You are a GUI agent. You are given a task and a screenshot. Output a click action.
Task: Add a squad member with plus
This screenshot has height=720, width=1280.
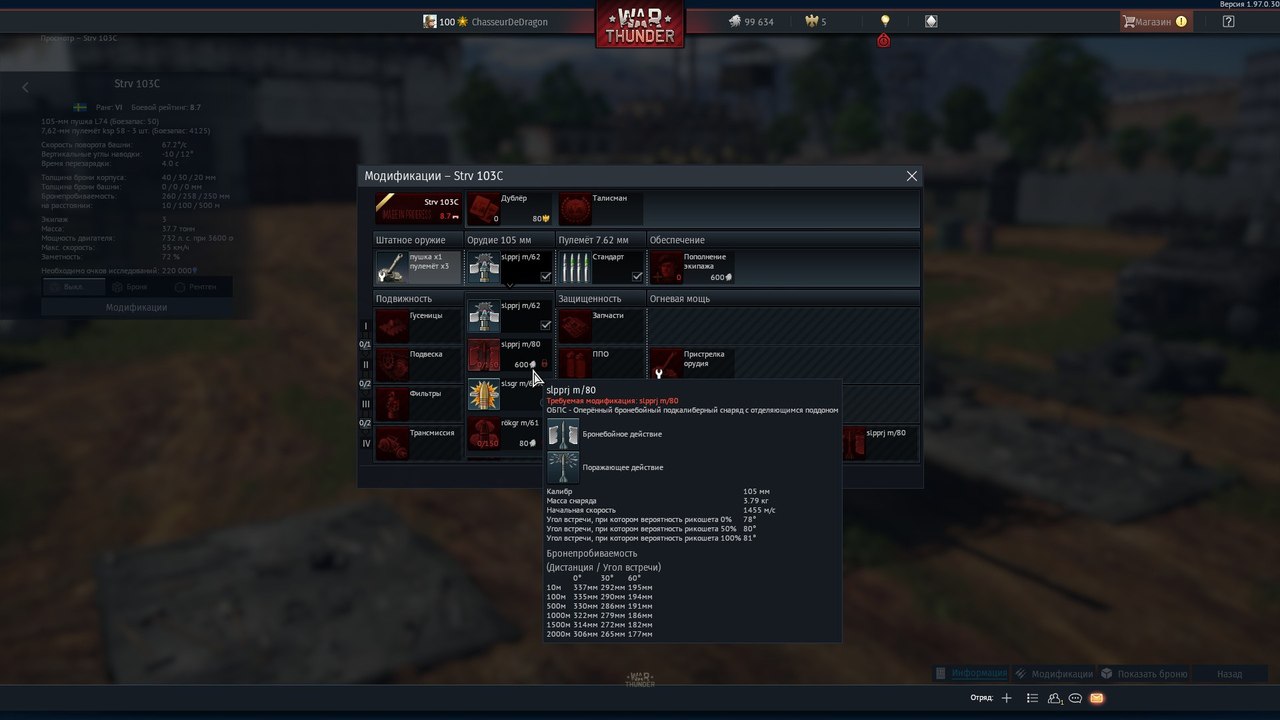(x=1007, y=698)
